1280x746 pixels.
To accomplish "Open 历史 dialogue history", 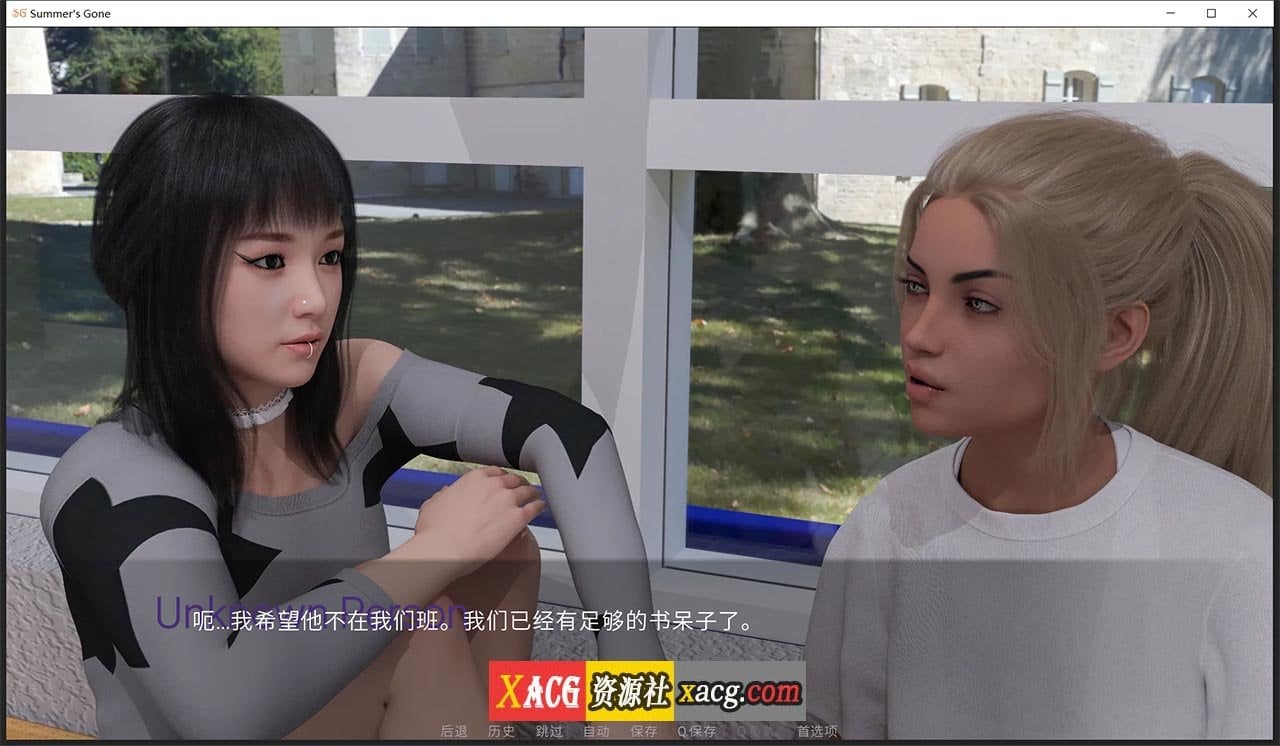I will (x=500, y=731).
